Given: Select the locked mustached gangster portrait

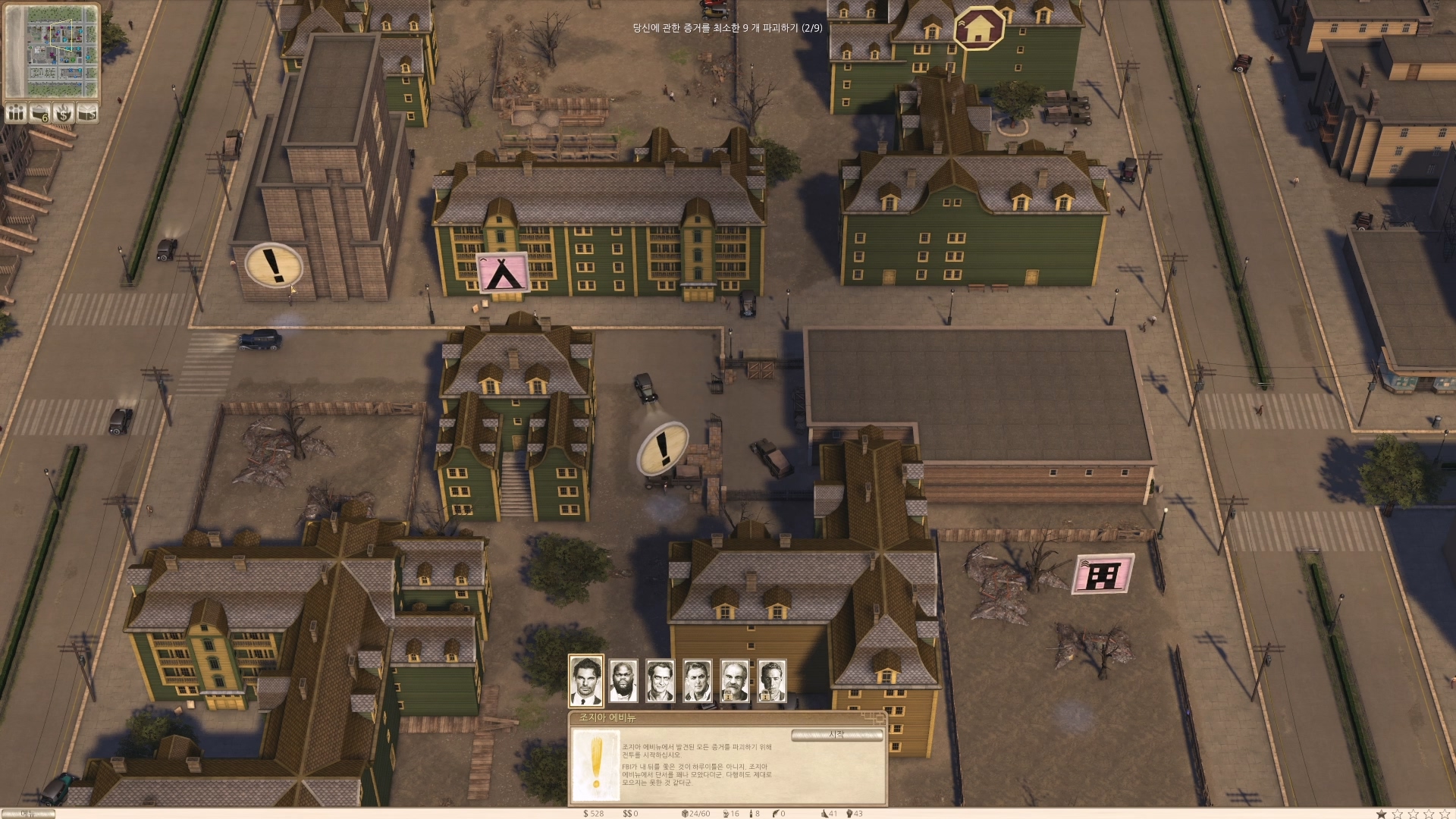Looking at the screenshot, I should (734, 680).
